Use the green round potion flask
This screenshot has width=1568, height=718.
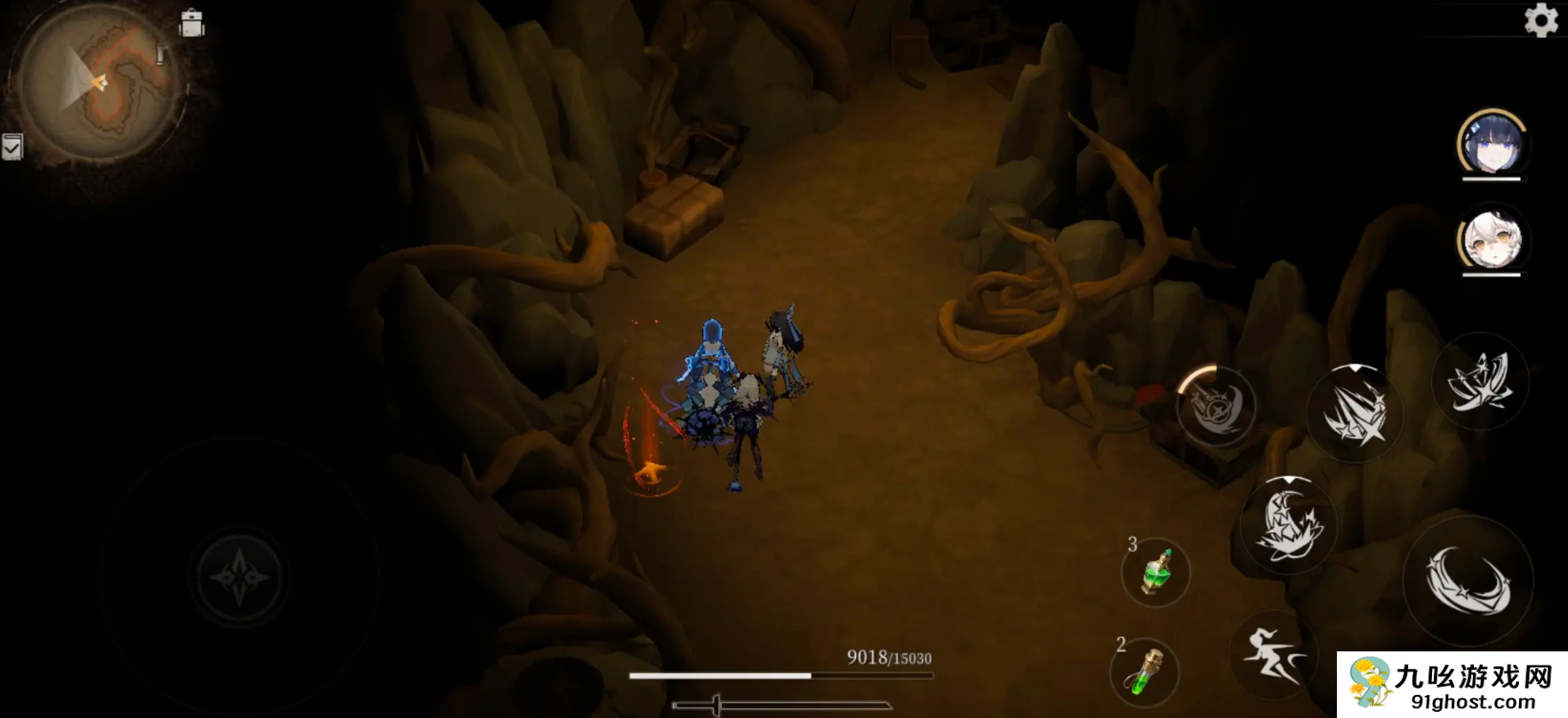pos(1156,573)
